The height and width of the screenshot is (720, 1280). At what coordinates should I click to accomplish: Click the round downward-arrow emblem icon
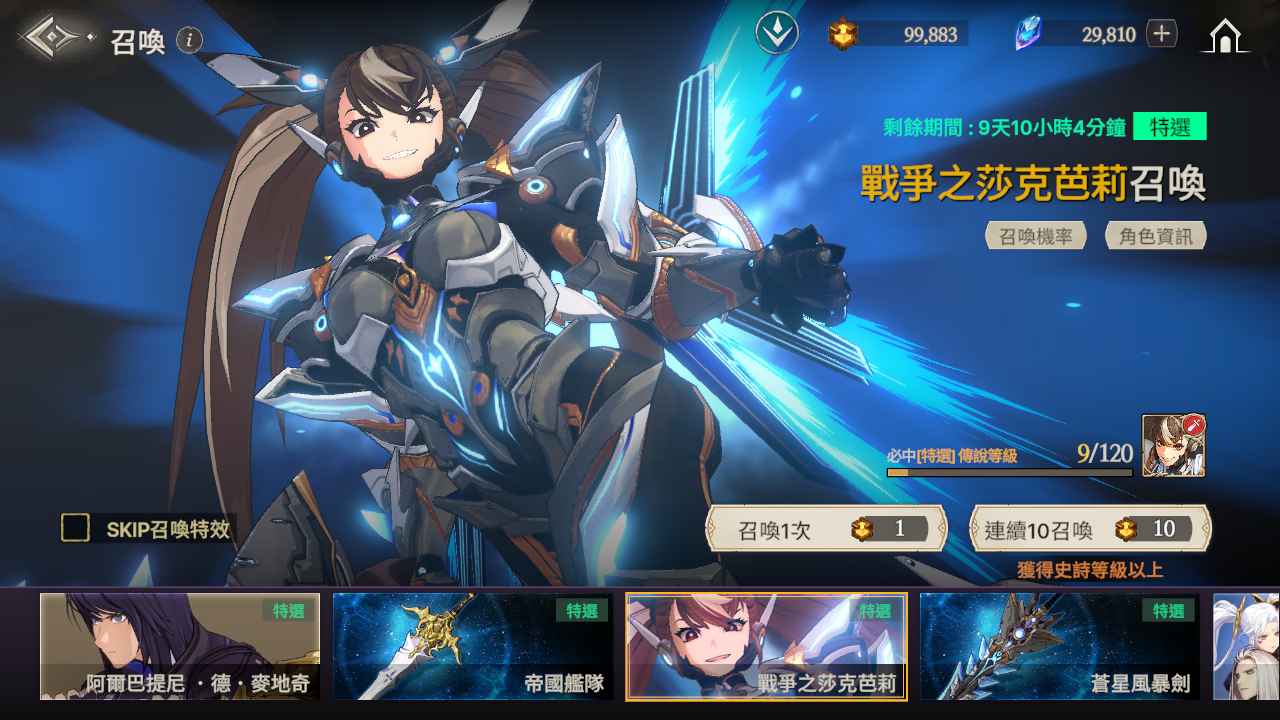pos(777,33)
